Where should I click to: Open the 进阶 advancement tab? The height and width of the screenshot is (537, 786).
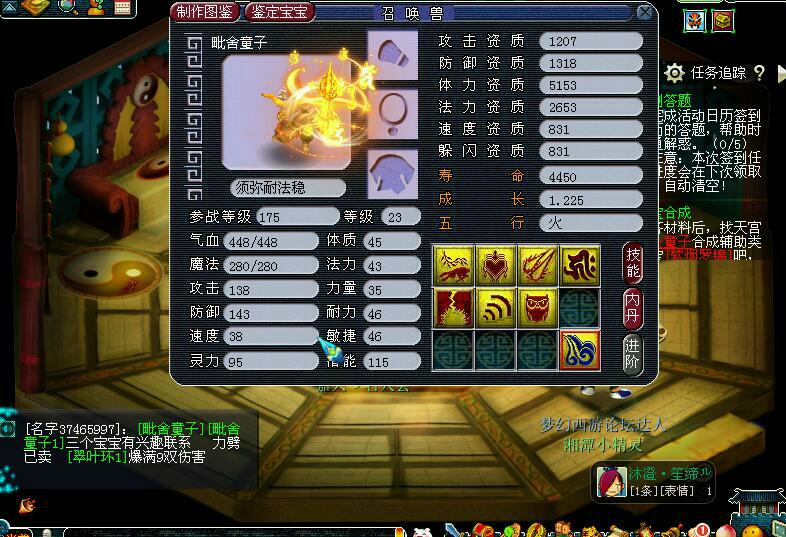pos(633,352)
